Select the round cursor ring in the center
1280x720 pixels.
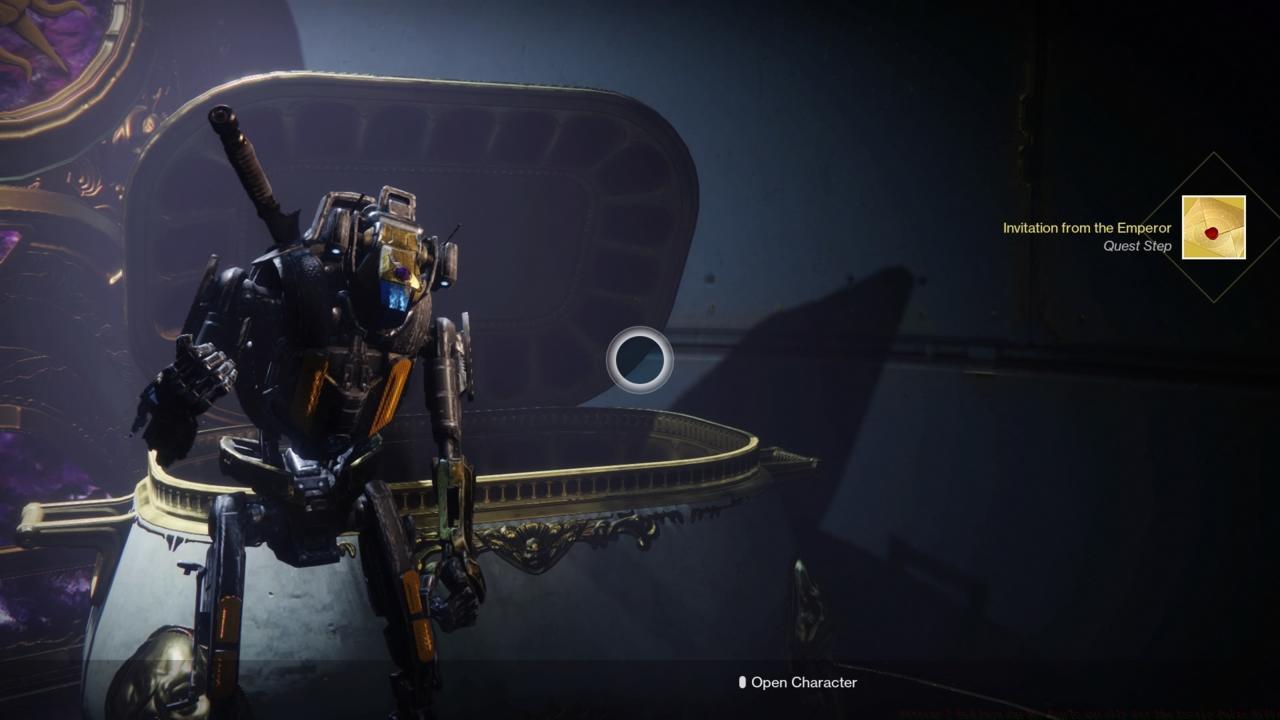pos(640,360)
